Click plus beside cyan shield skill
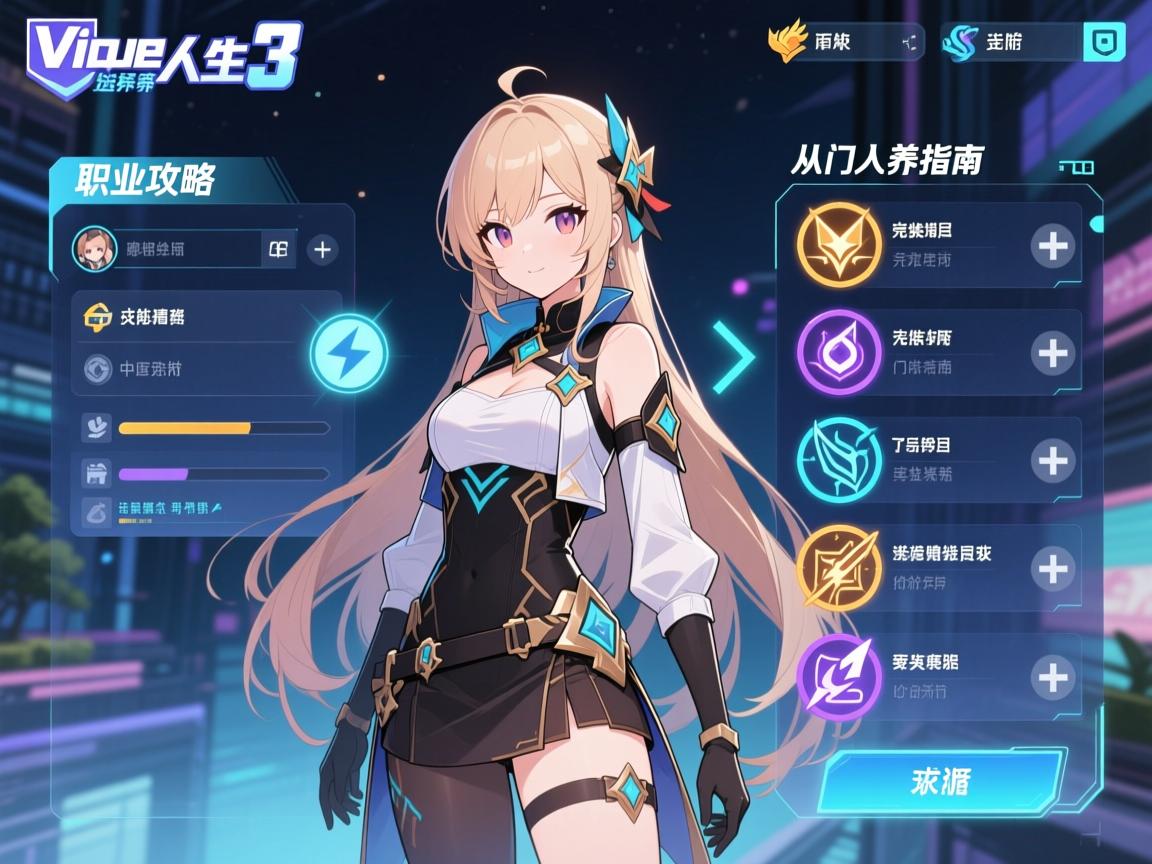Viewport: 1152px width, 864px height. coord(1052,460)
